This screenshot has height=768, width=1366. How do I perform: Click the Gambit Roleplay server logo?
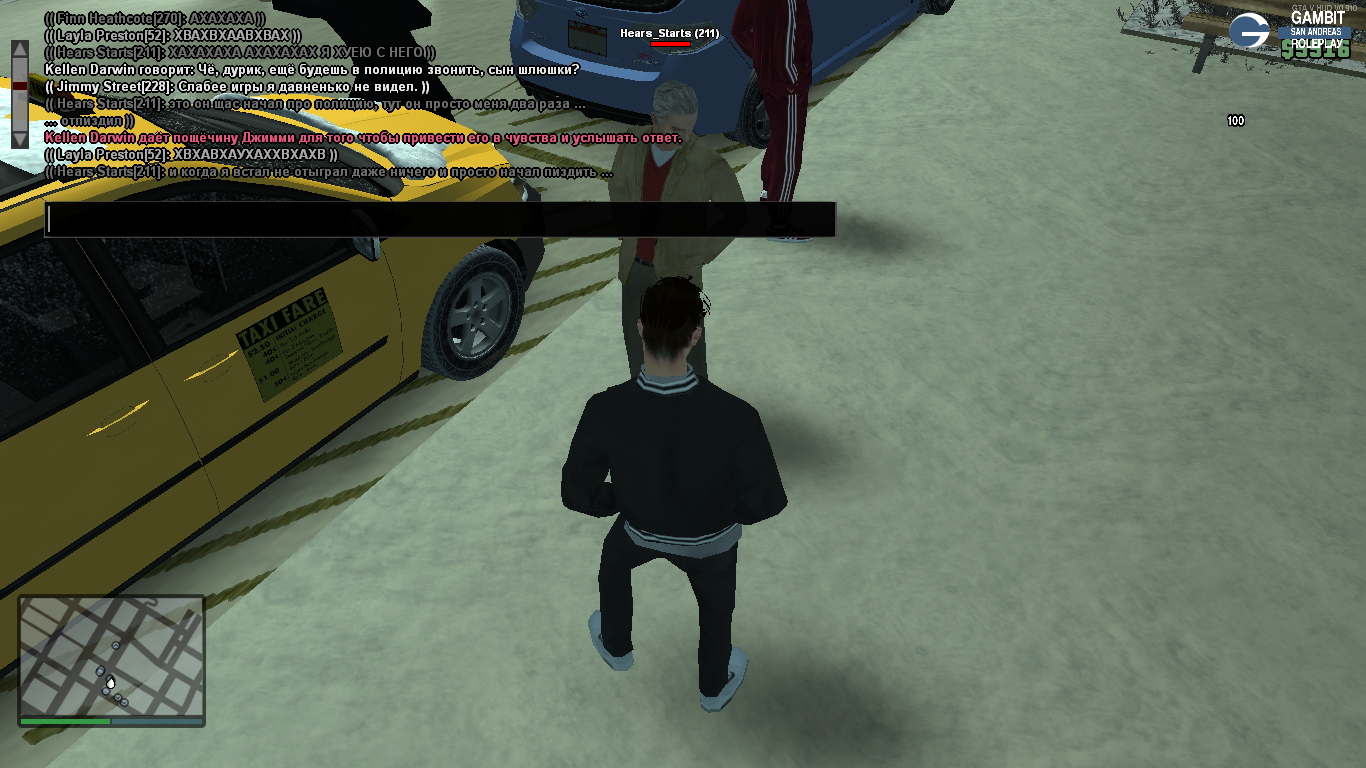click(1249, 31)
